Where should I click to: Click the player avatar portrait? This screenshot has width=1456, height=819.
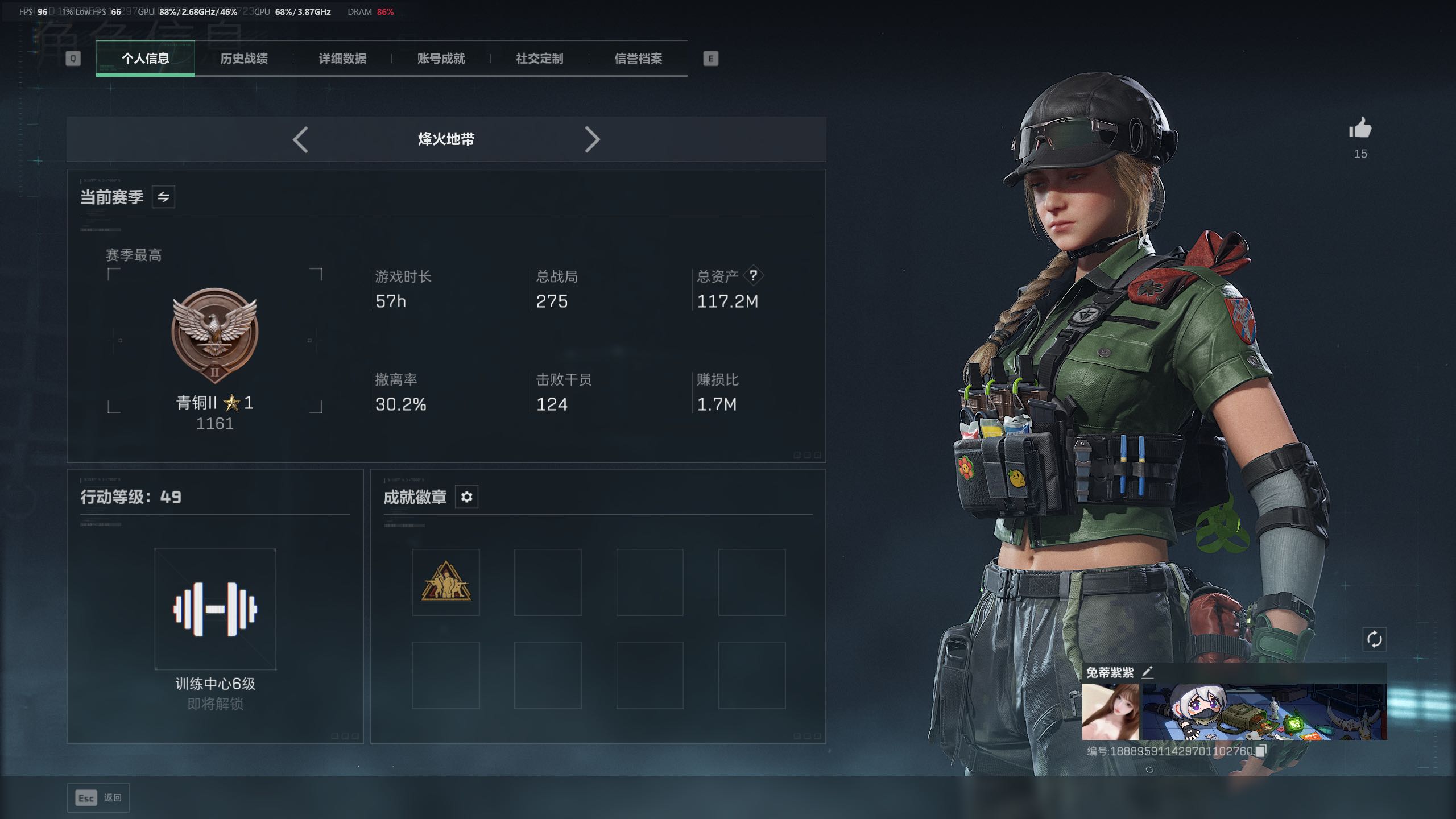click(x=1110, y=712)
